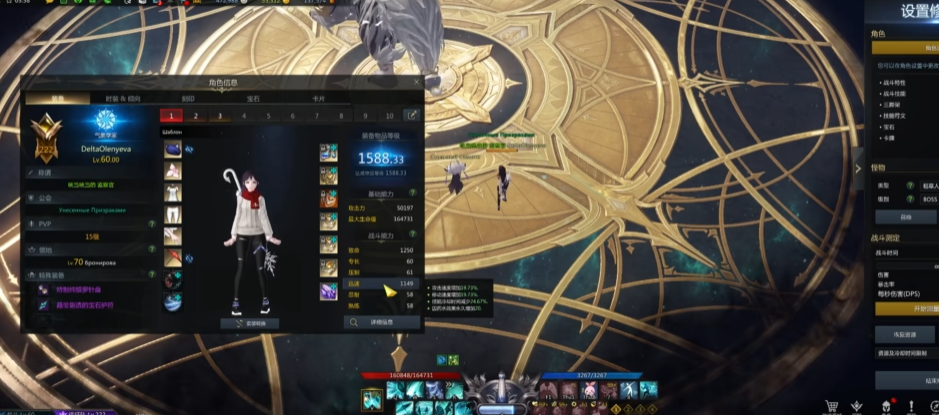Open the shop cart icon
Image resolution: width=939 pixels, height=415 pixels.
click(831, 406)
